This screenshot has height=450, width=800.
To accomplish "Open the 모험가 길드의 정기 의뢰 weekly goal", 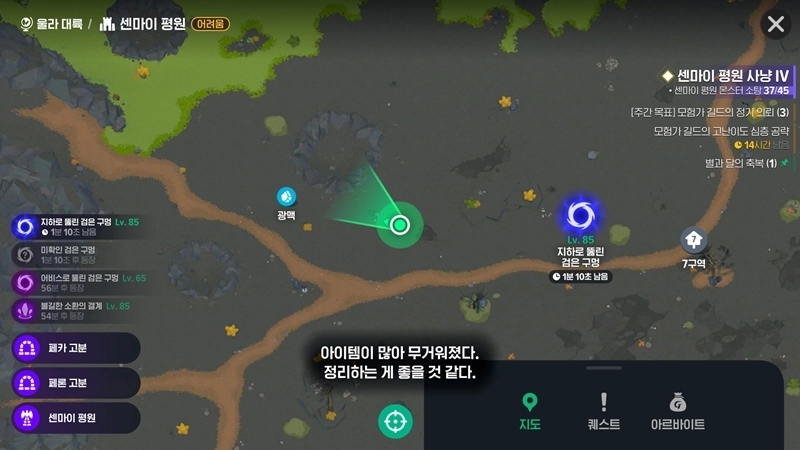I will pyautogui.click(x=708, y=112).
